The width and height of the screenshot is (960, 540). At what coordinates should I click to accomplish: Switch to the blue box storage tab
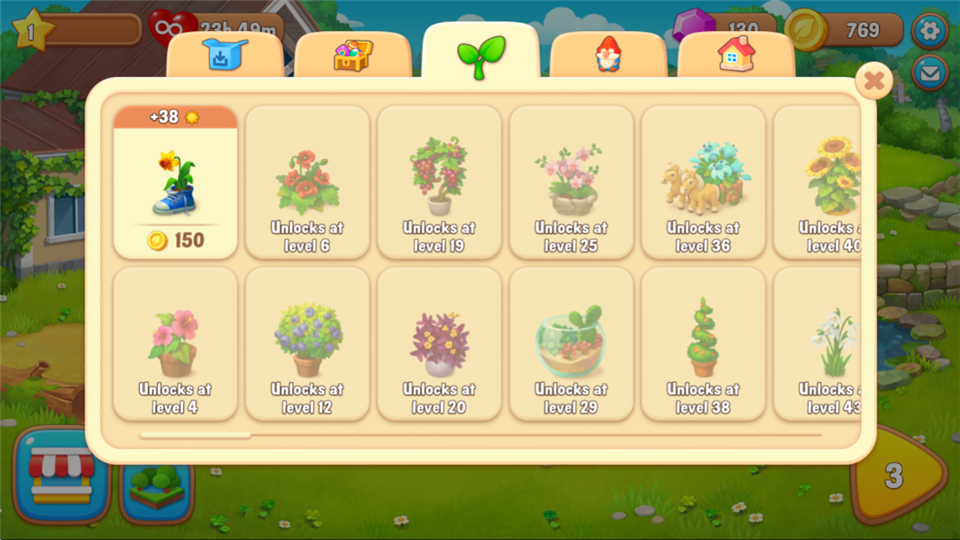[x=225, y=55]
